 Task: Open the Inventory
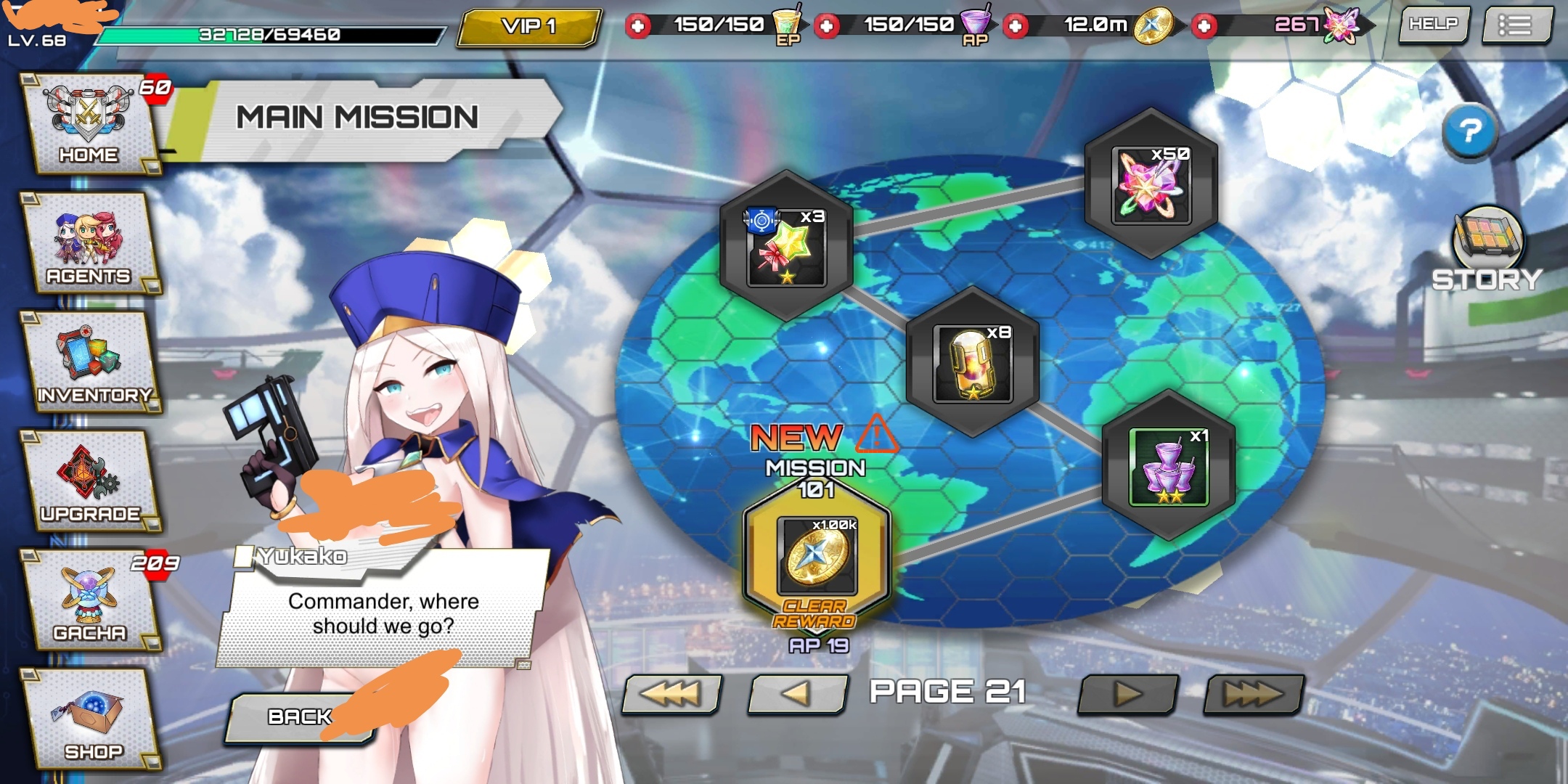91,363
